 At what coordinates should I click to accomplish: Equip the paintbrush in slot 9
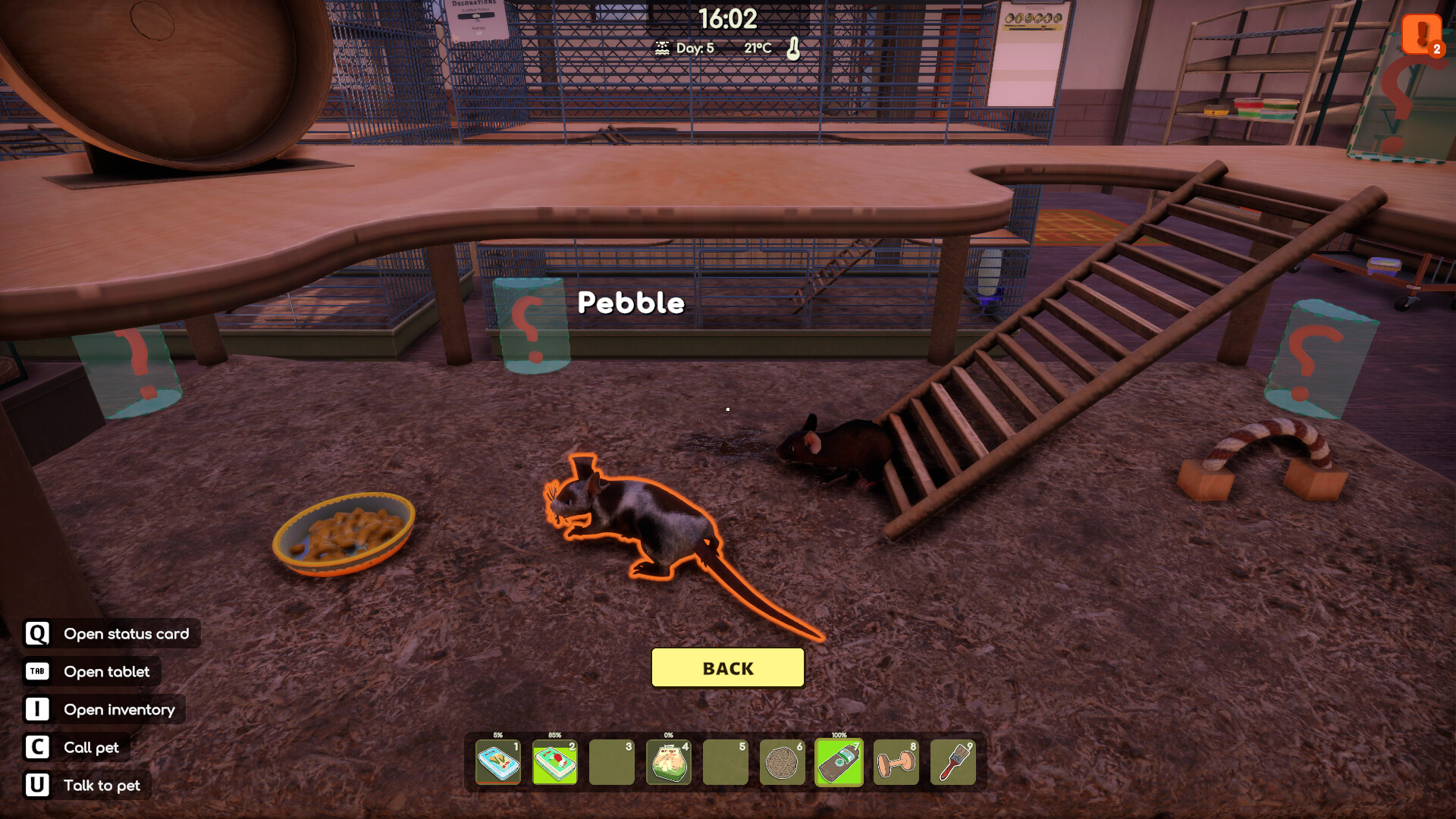[x=952, y=762]
